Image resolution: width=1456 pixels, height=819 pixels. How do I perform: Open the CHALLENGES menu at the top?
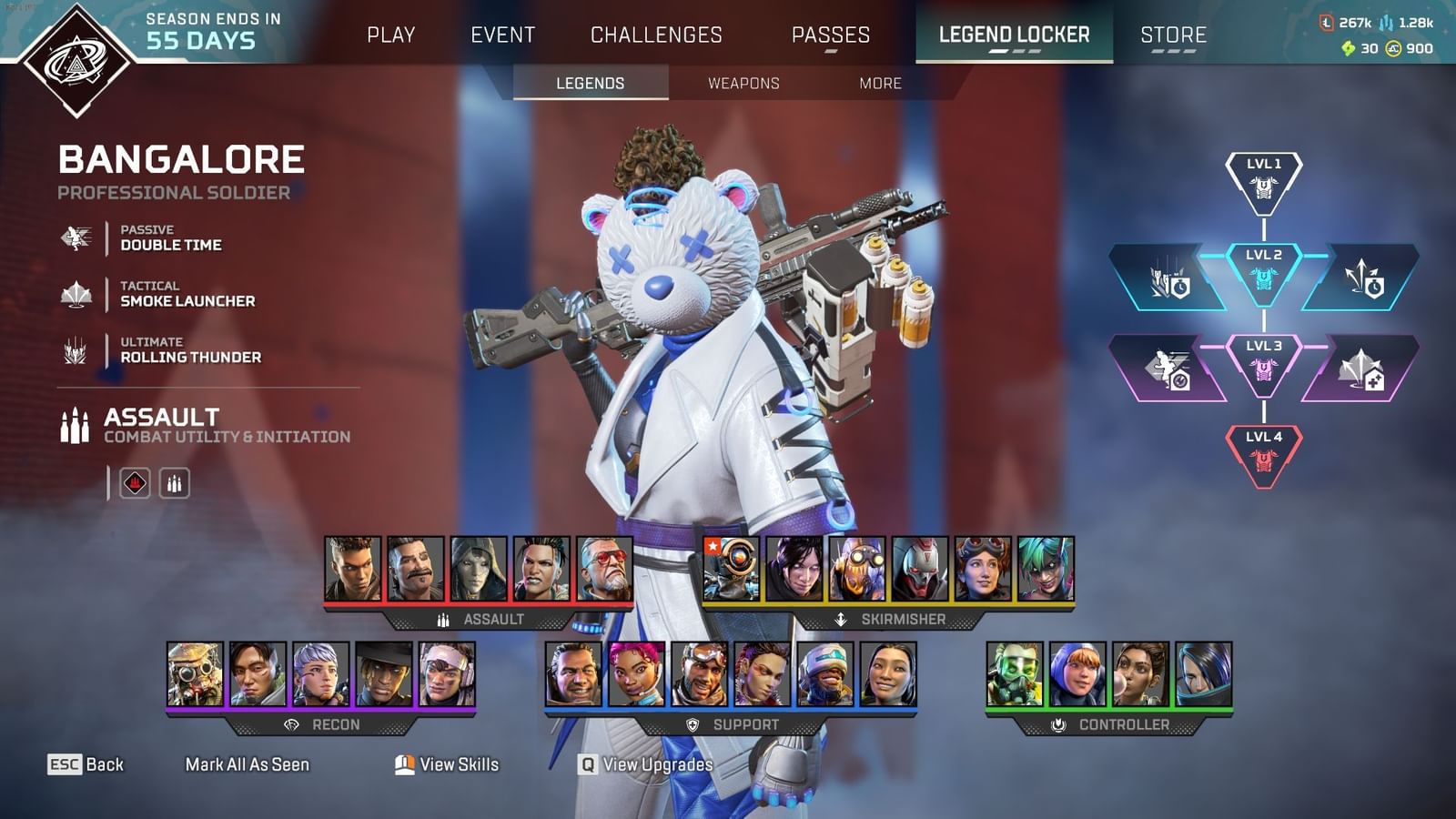(x=657, y=35)
